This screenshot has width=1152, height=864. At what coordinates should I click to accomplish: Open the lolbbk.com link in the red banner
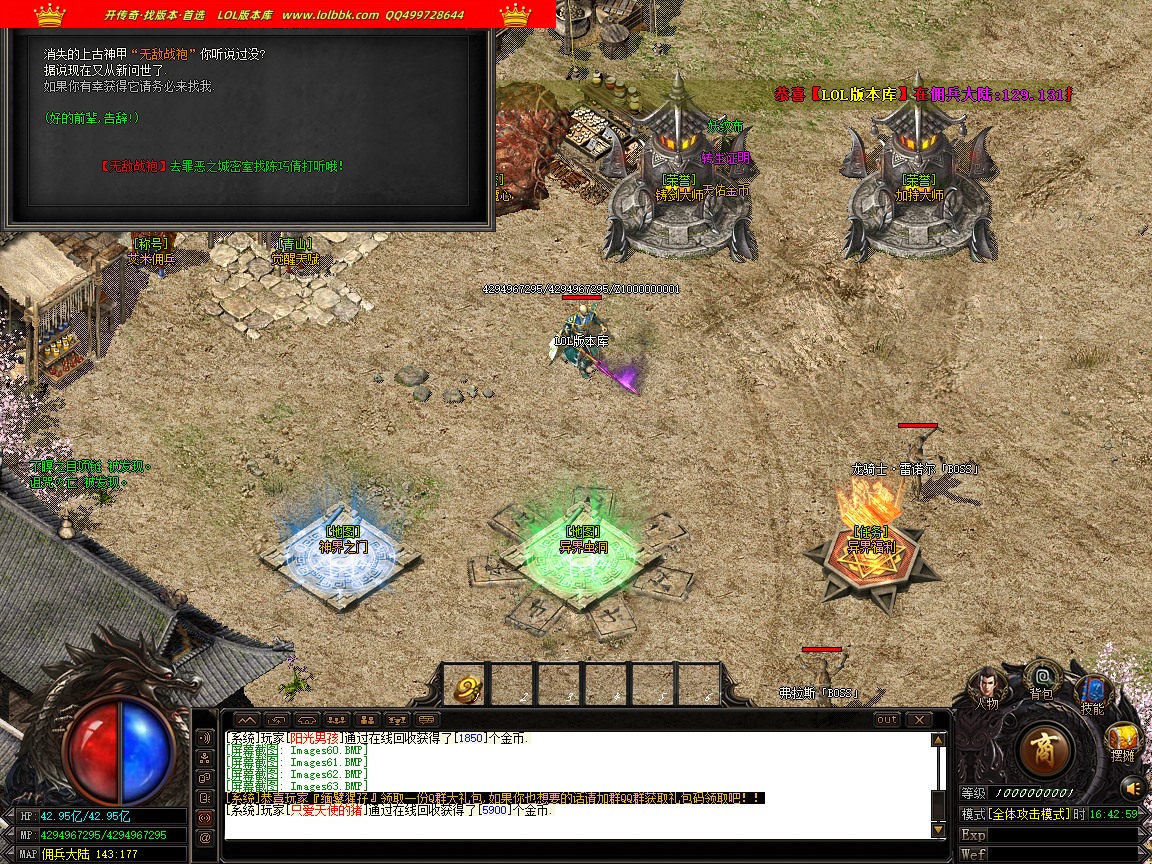tap(330, 15)
